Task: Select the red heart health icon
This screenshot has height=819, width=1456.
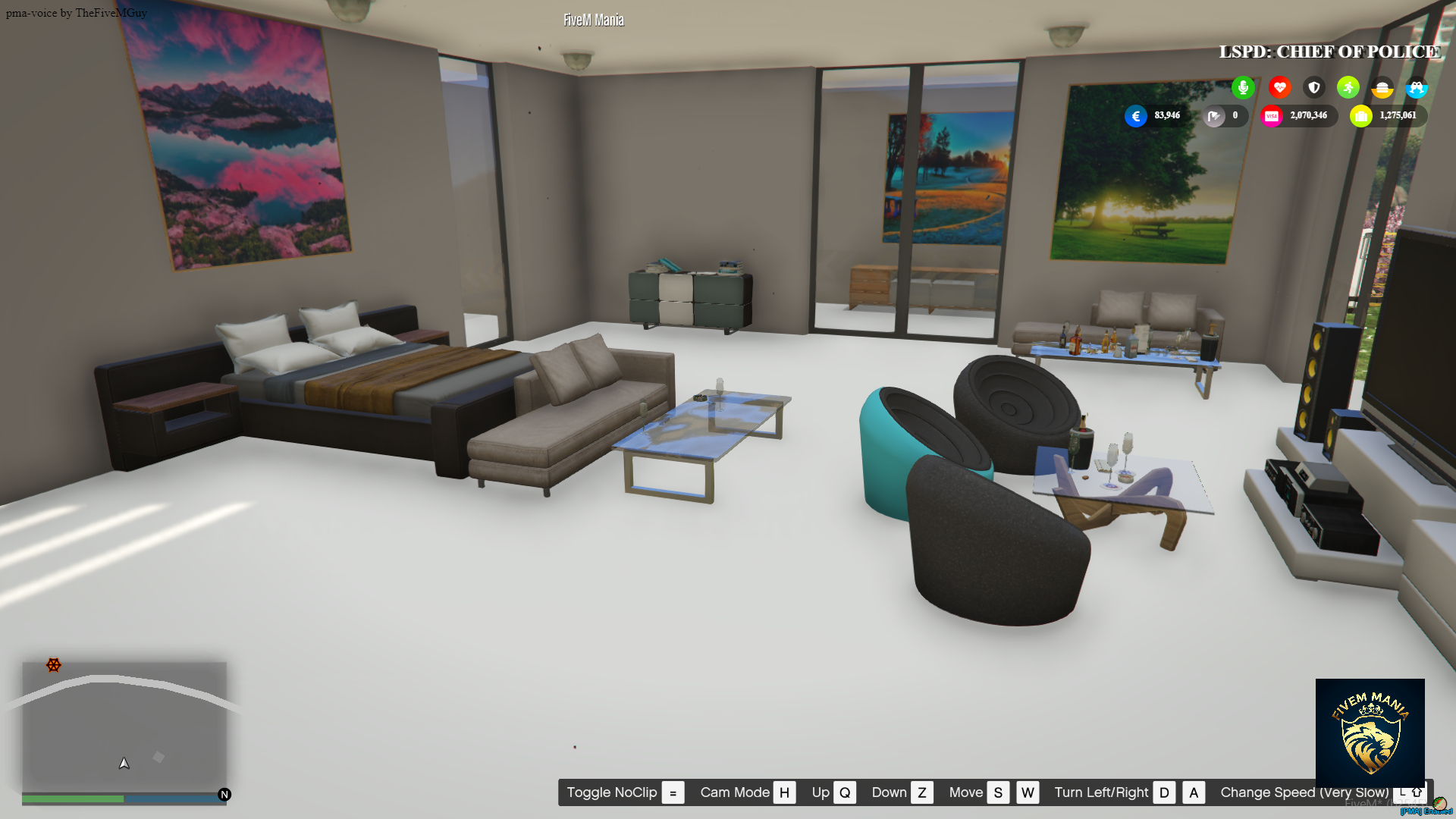Action: (x=1279, y=87)
